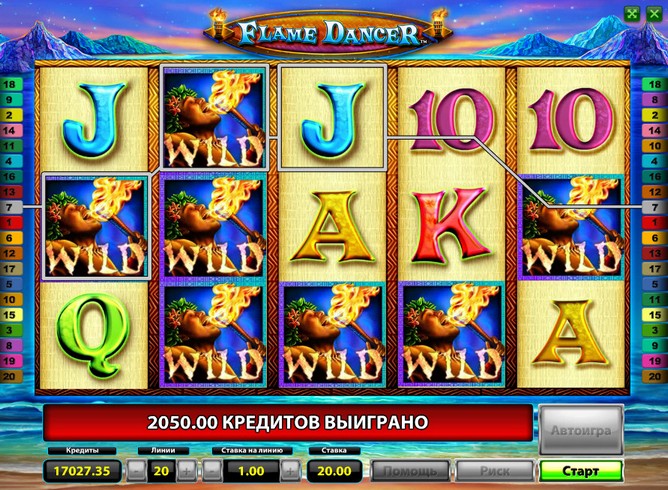Open the Риск gamble feature

(494, 470)
